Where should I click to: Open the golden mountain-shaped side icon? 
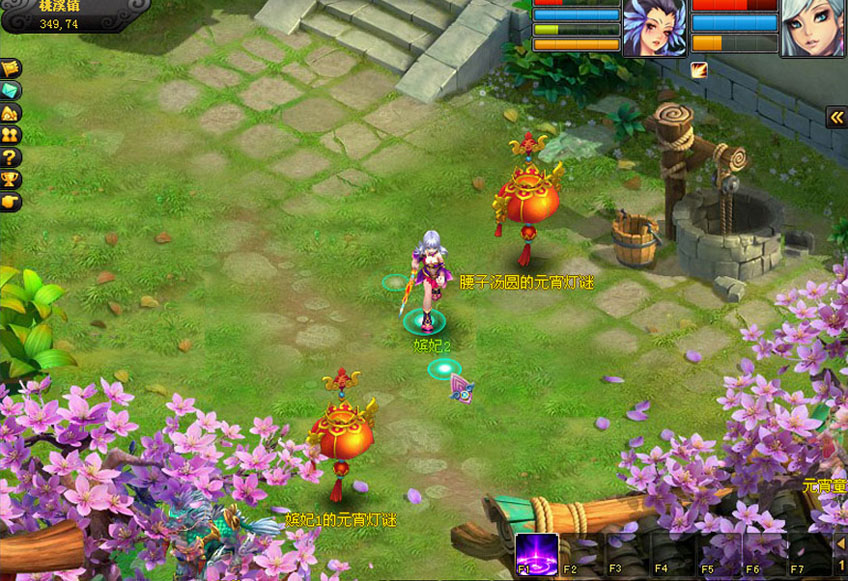[x=11, y=113]
